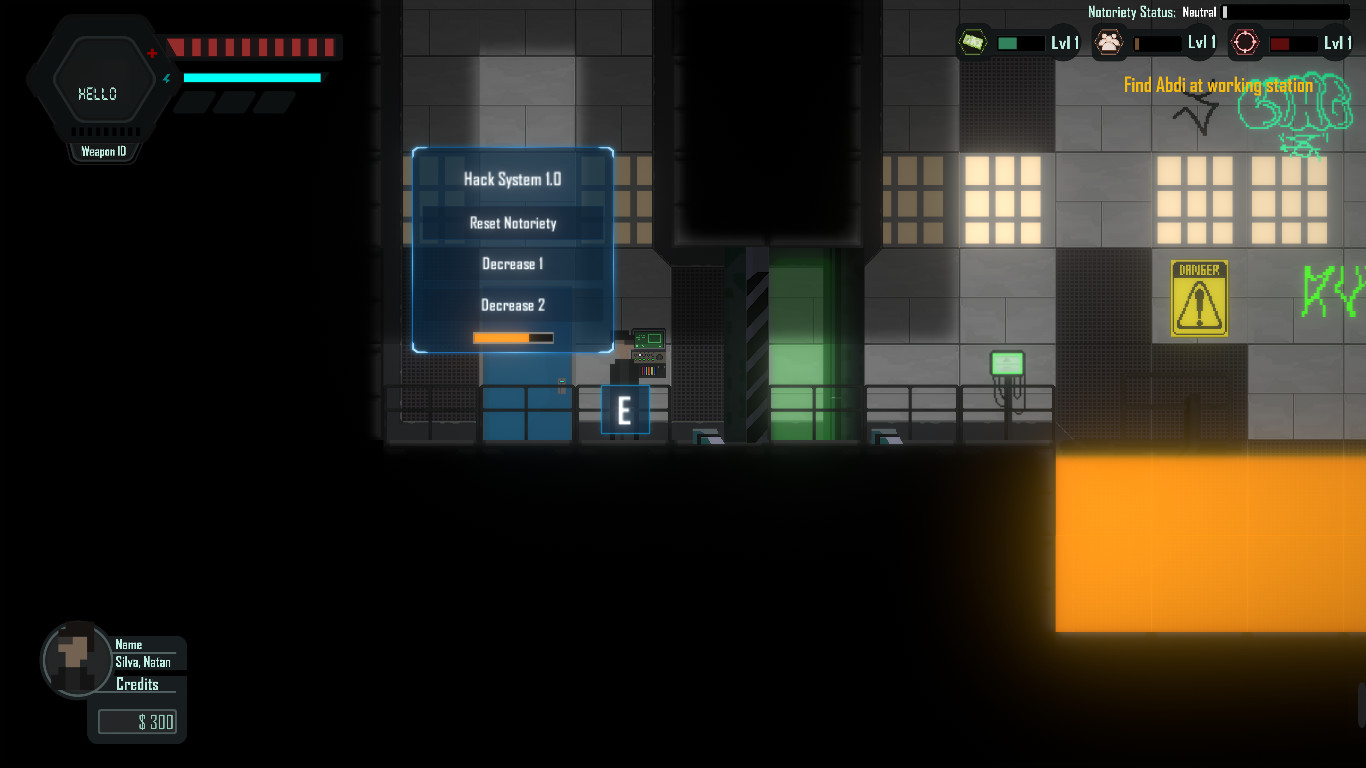Toggle the Reset Notoriety option
The width and height of the screenshot is (1366, 768).
512,223
